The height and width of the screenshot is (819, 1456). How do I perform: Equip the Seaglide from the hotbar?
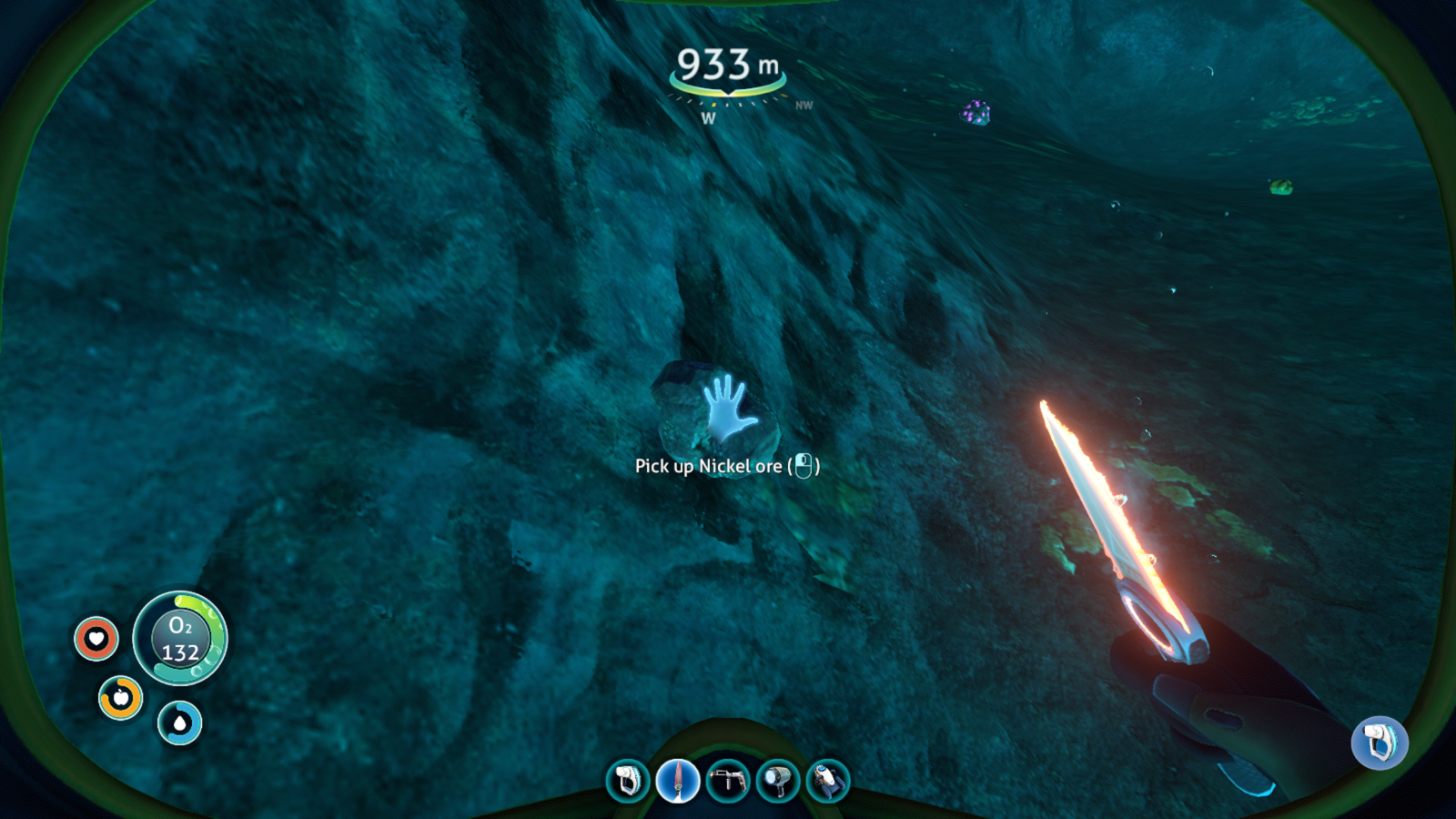click(x=827, y=781)
